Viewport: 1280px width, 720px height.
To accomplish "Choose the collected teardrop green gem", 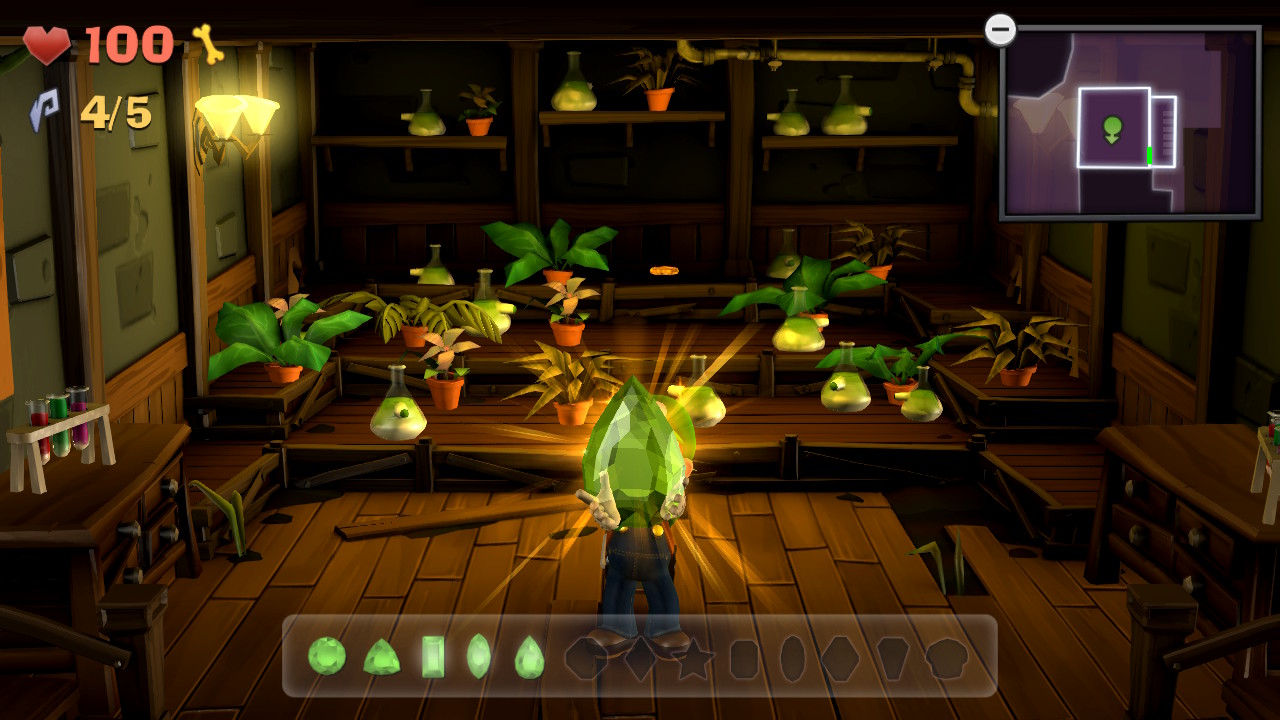I will point(529,658).
